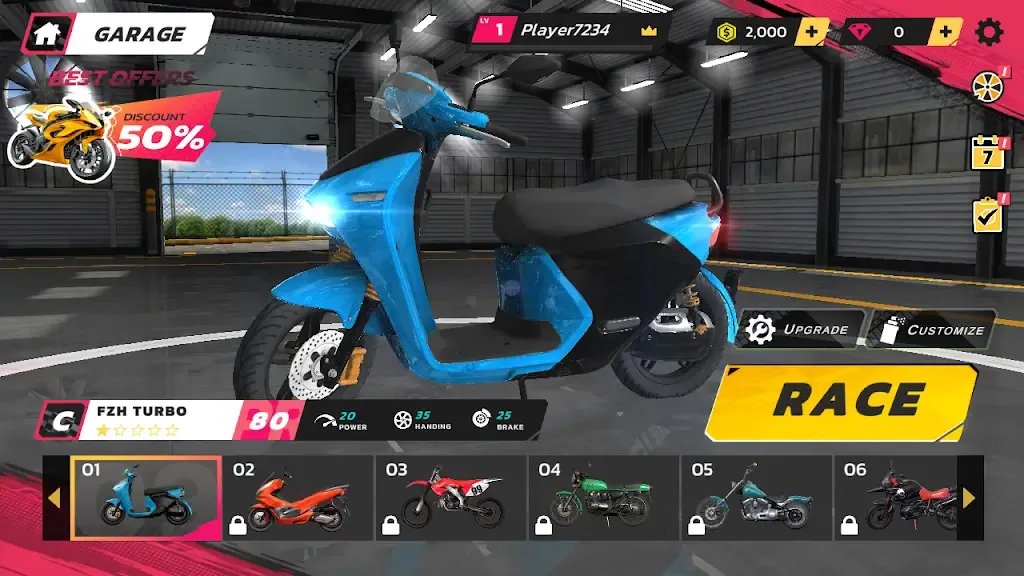Choose locked red dirt bike 03

click(451, 497)
